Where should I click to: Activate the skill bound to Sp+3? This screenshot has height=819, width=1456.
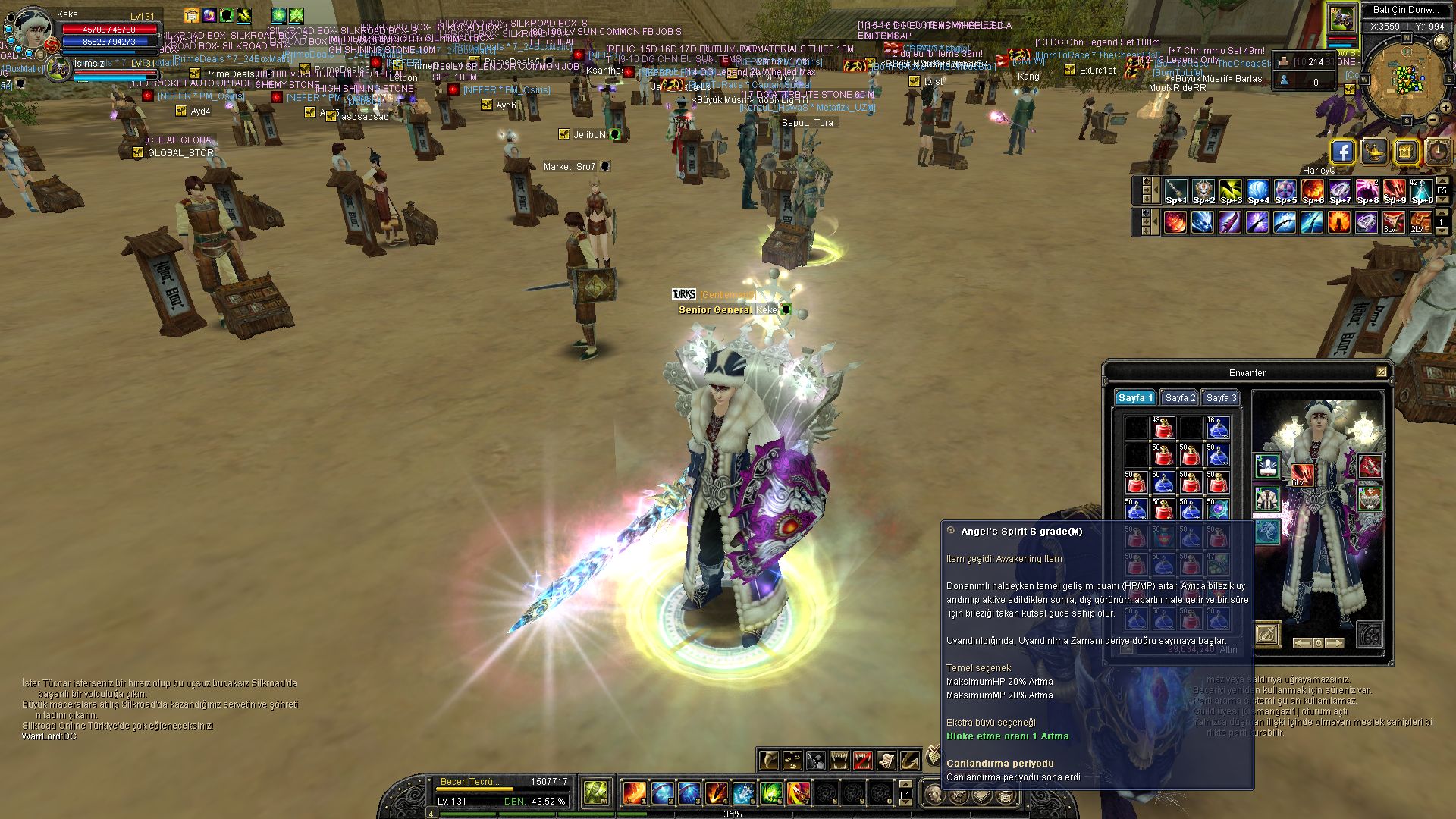click(x=1230, y=190)
